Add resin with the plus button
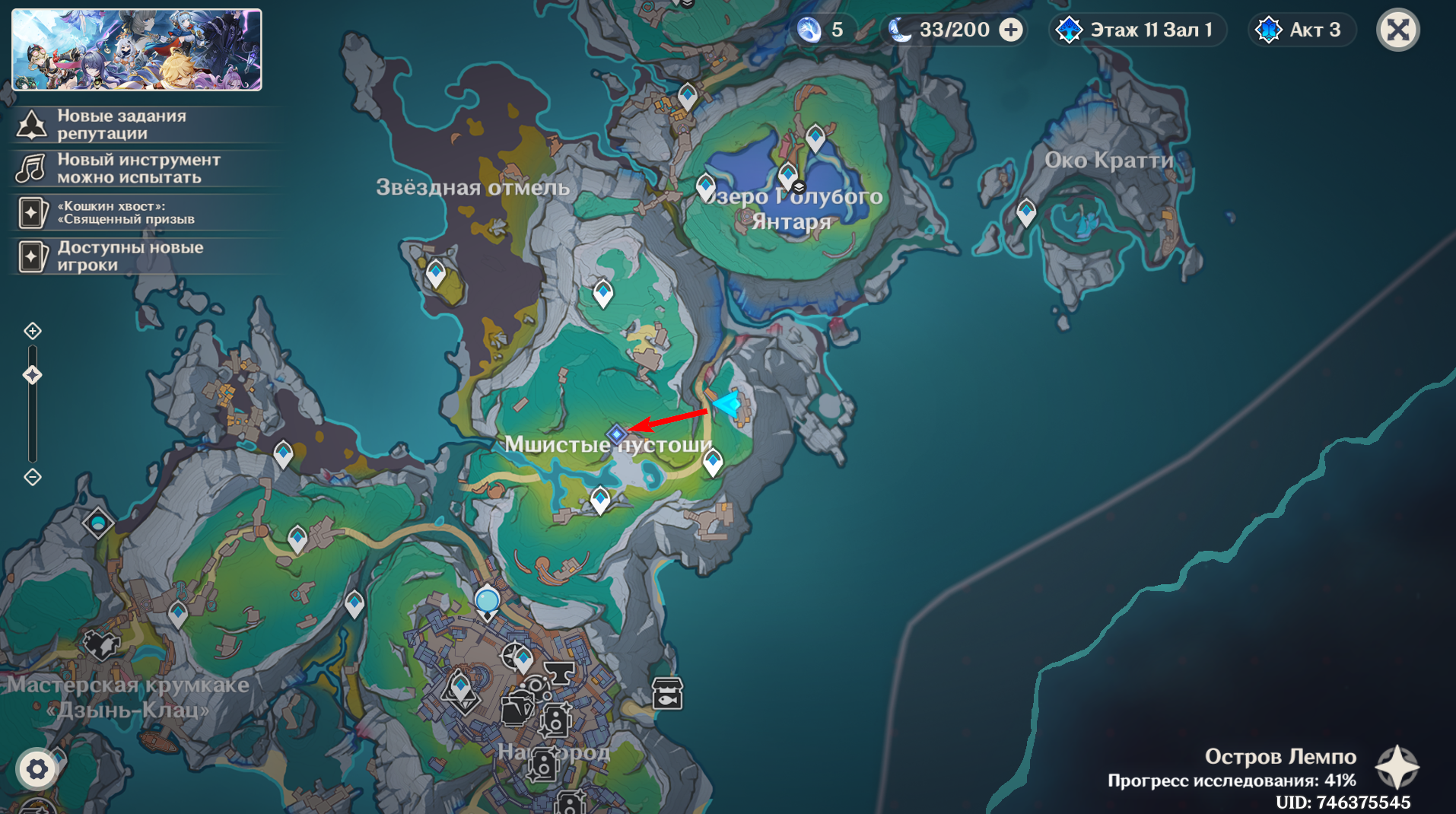Screen dimensions: 1456x814 click(1011, 30)
